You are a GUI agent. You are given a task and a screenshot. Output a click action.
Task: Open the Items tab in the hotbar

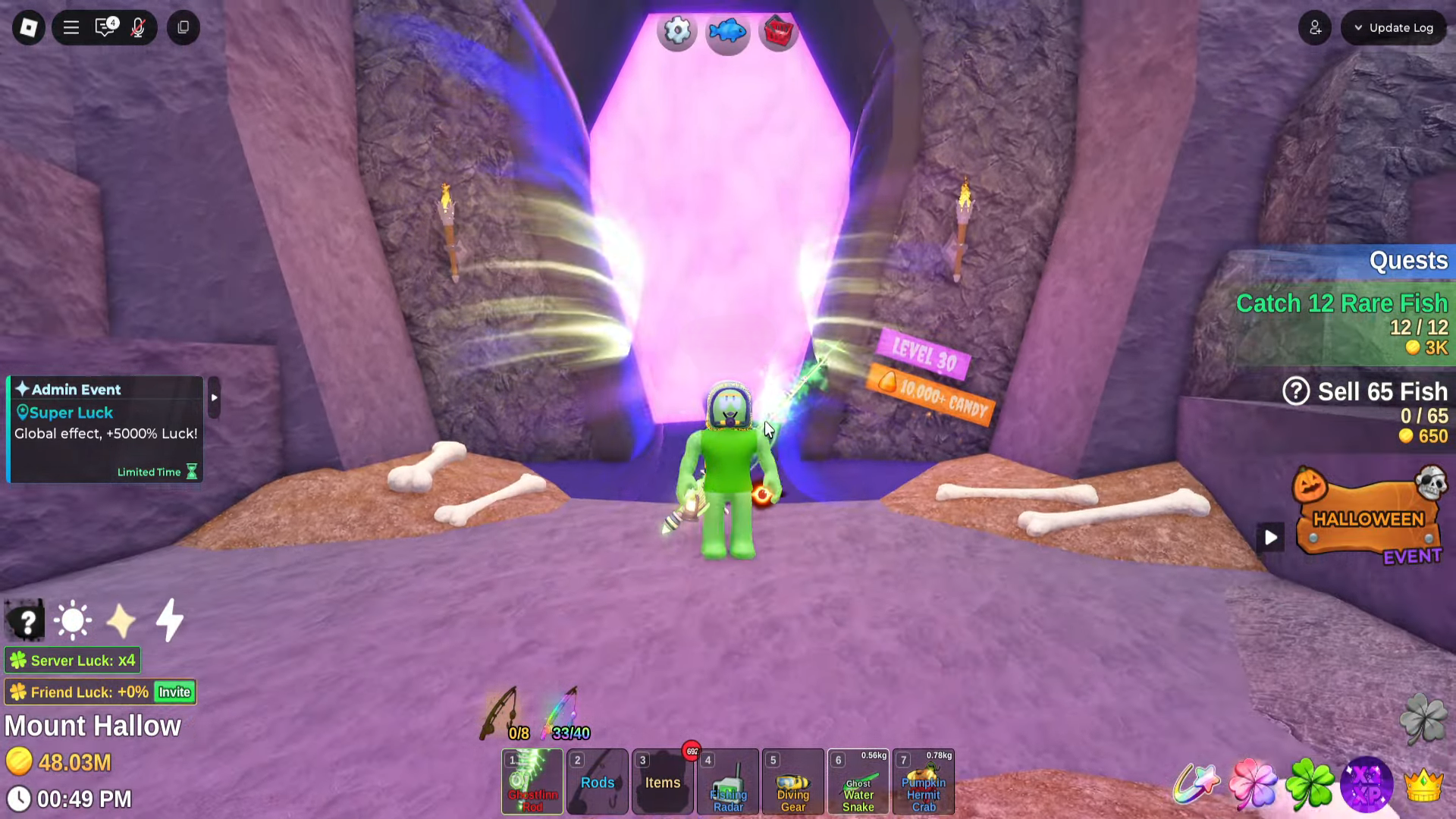(661, 782)
